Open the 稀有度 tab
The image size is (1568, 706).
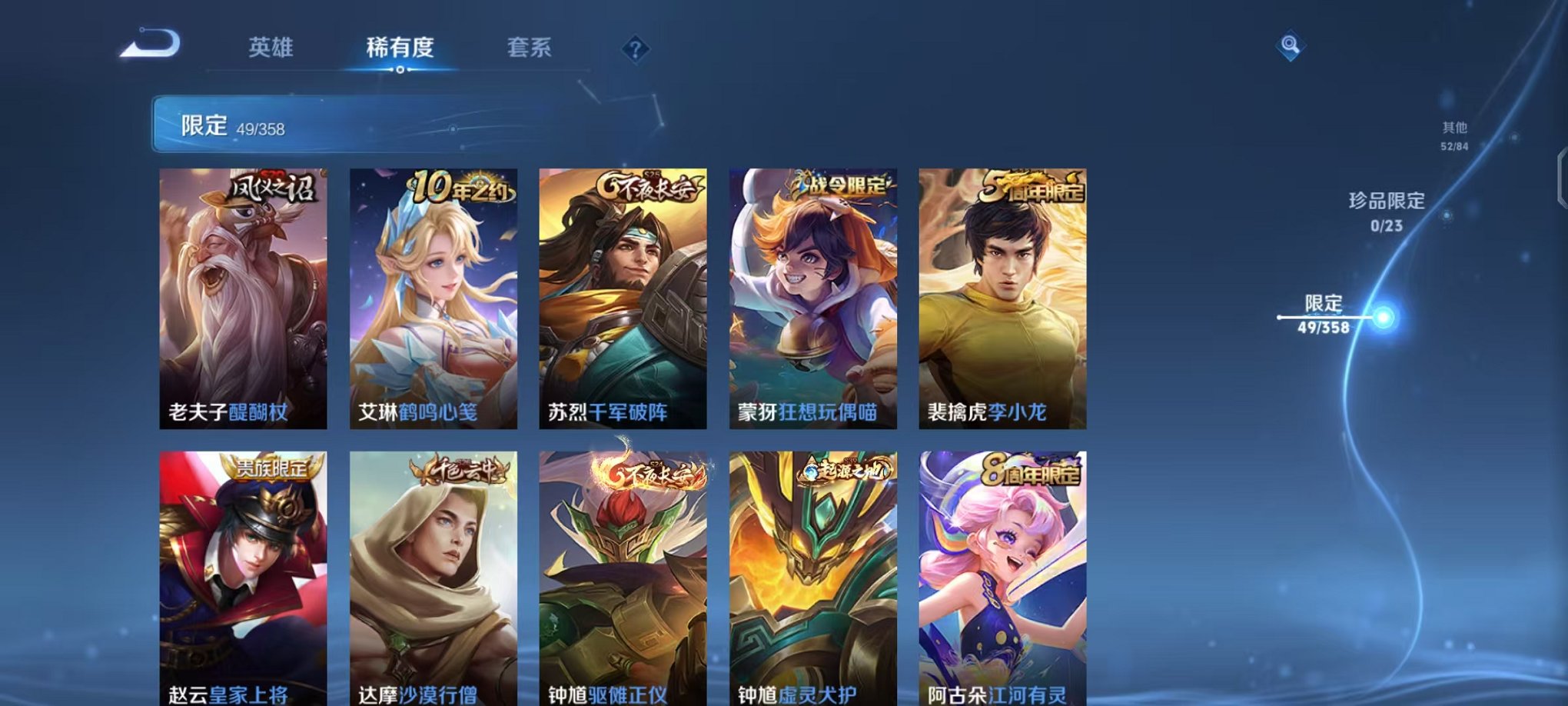pyautogui.click(x=399, y=48)
